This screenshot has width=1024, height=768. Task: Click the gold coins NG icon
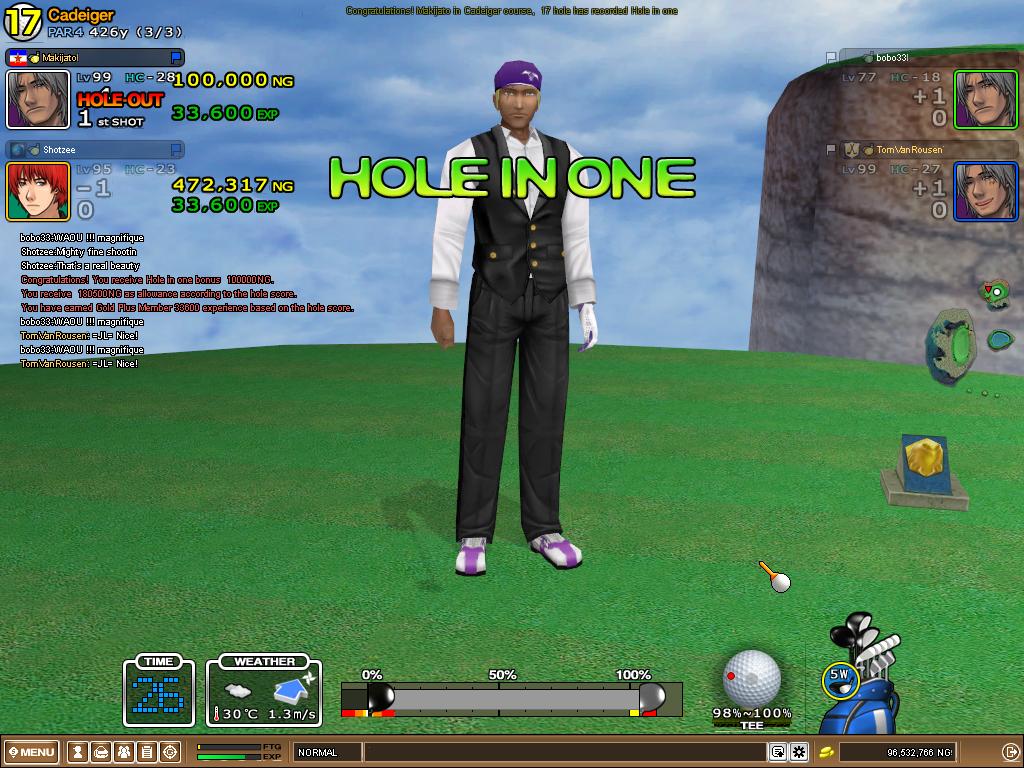(827, 752)
